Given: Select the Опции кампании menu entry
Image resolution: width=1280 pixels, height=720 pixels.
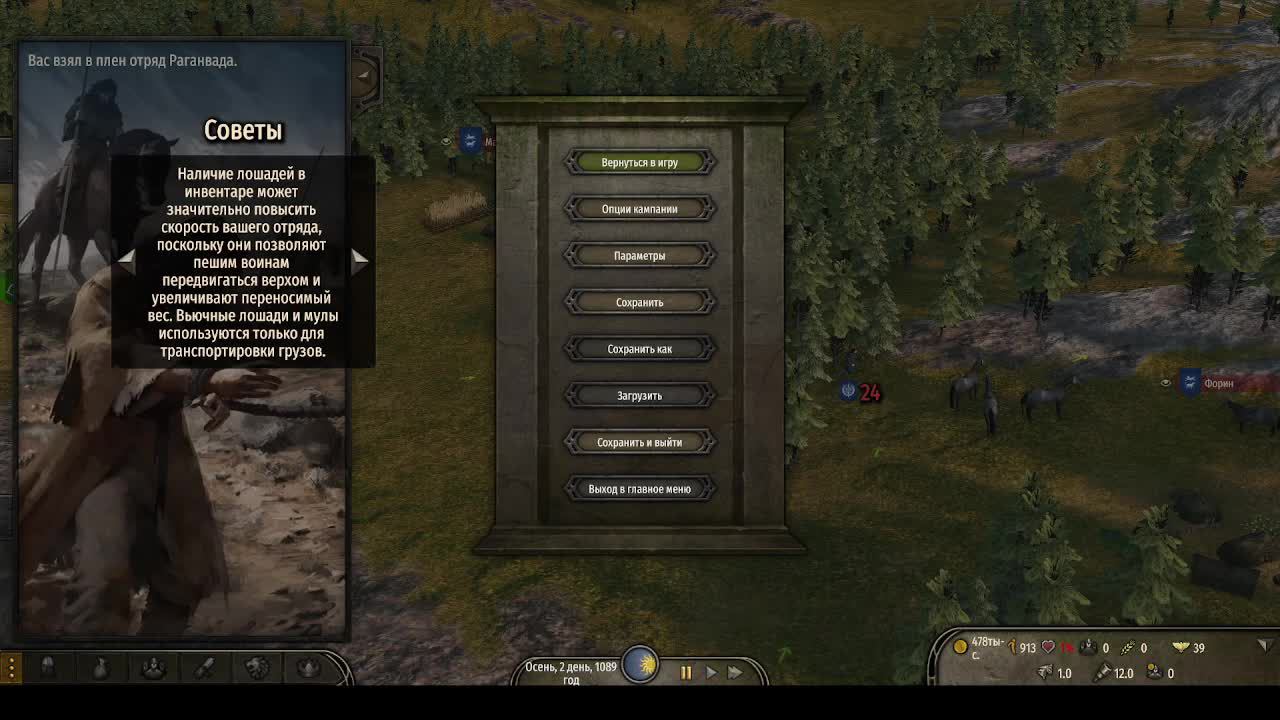Looking at the screenshot, I should [x=640, y=208].
